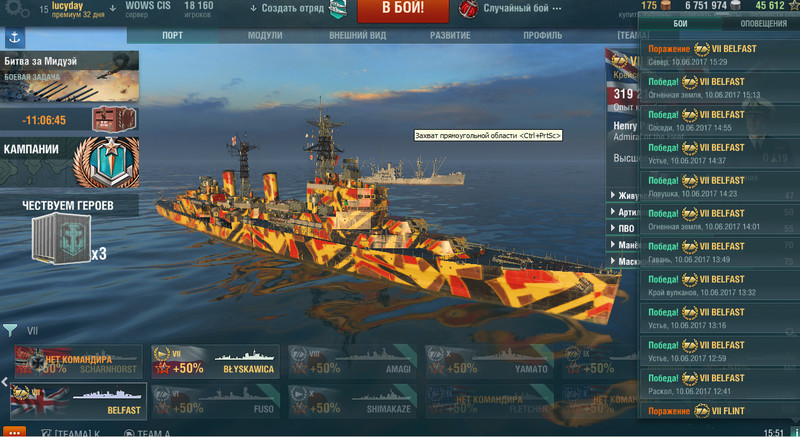Image resolution: width=800 pixels, height=437 pixels.
Task: Open the РАЗВИТИЕ tech tree tab
Action: (450, 35)
